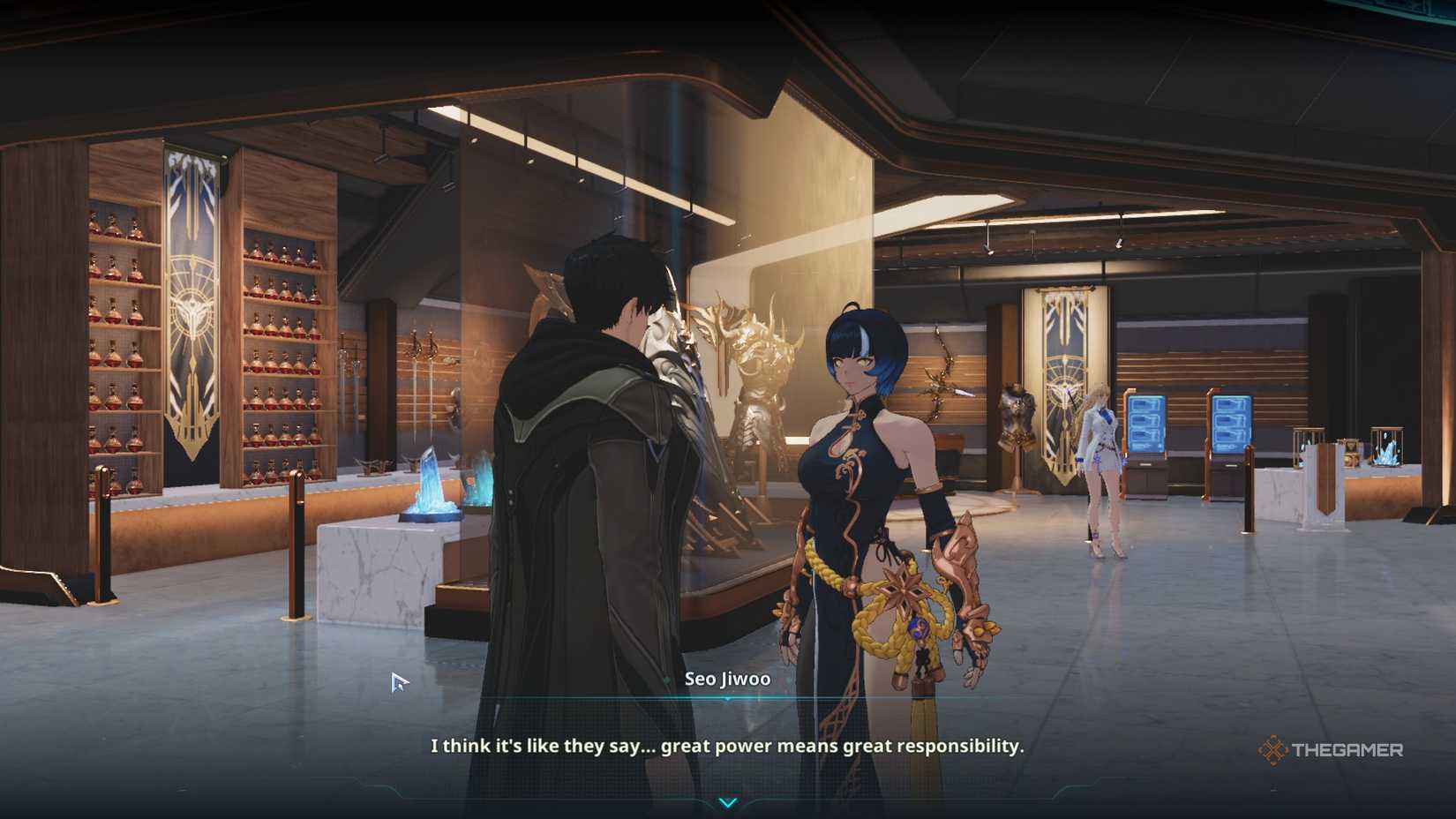Image resolution: width=1456 pixels, height=819 pixels.
Task: Click the dialogue line about great responsibility
Action: point(726,746)
